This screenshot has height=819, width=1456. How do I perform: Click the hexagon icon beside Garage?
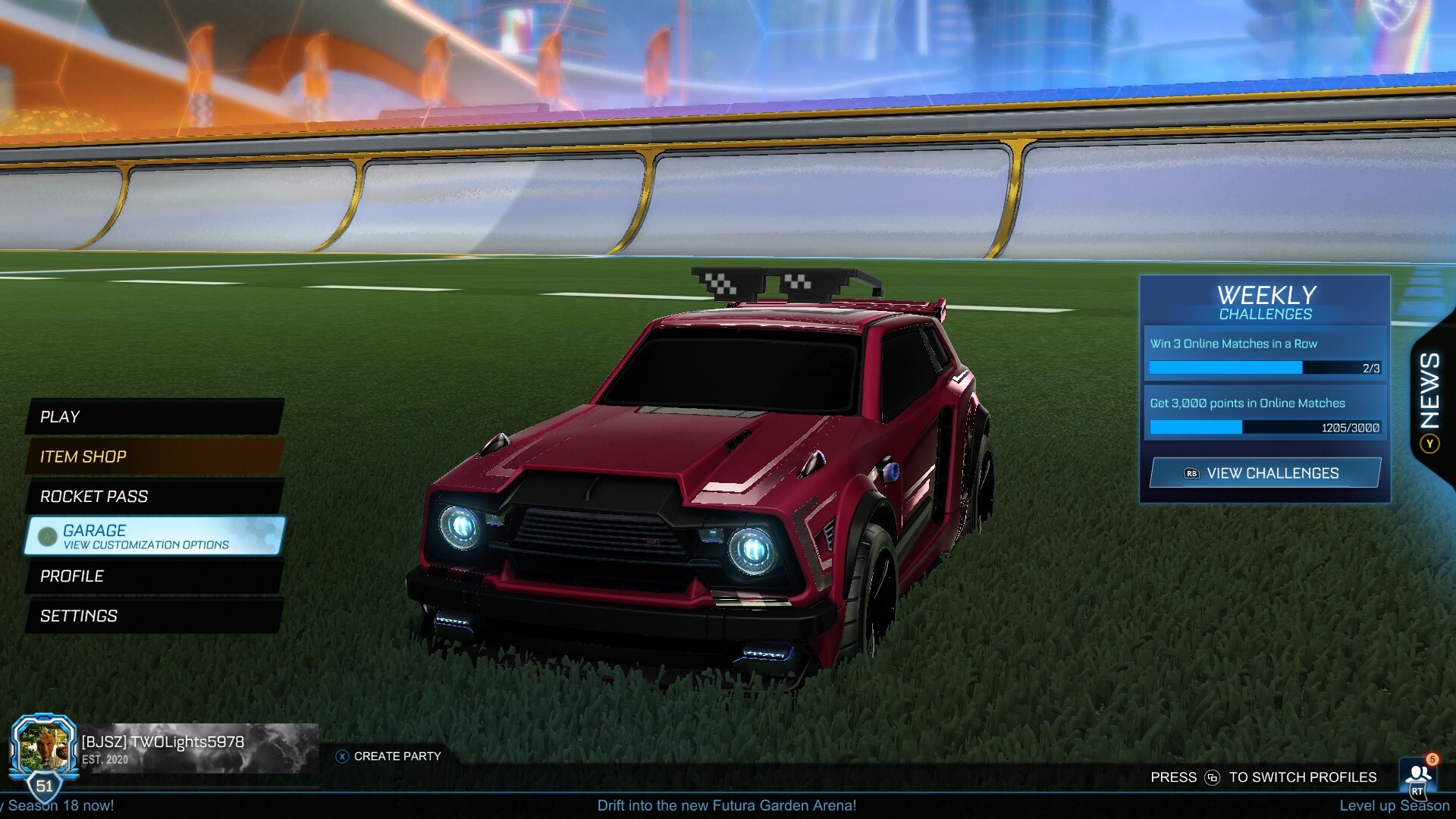point(47,536)
